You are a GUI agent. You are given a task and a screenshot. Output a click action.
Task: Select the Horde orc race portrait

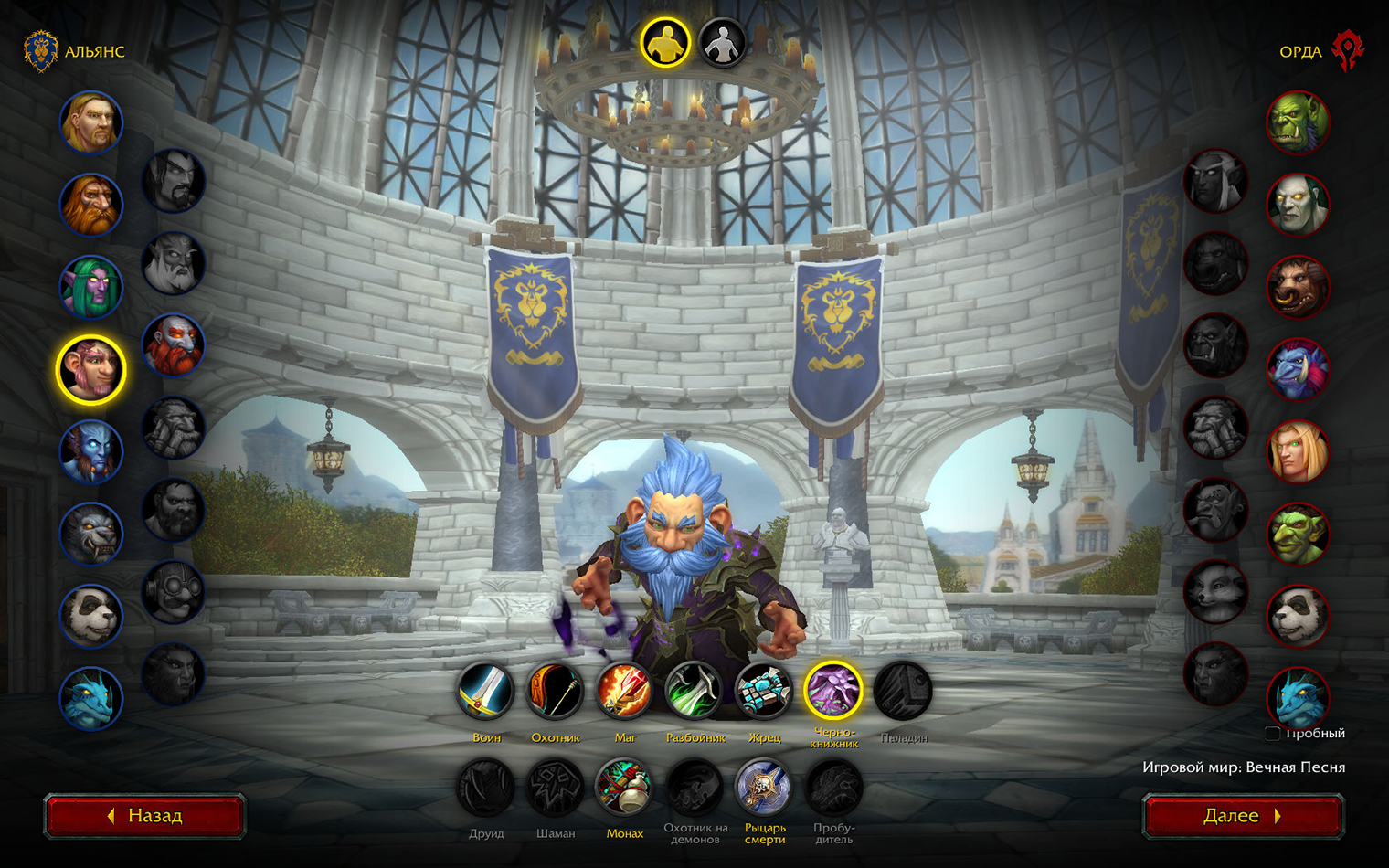[x=1298, y=122]
